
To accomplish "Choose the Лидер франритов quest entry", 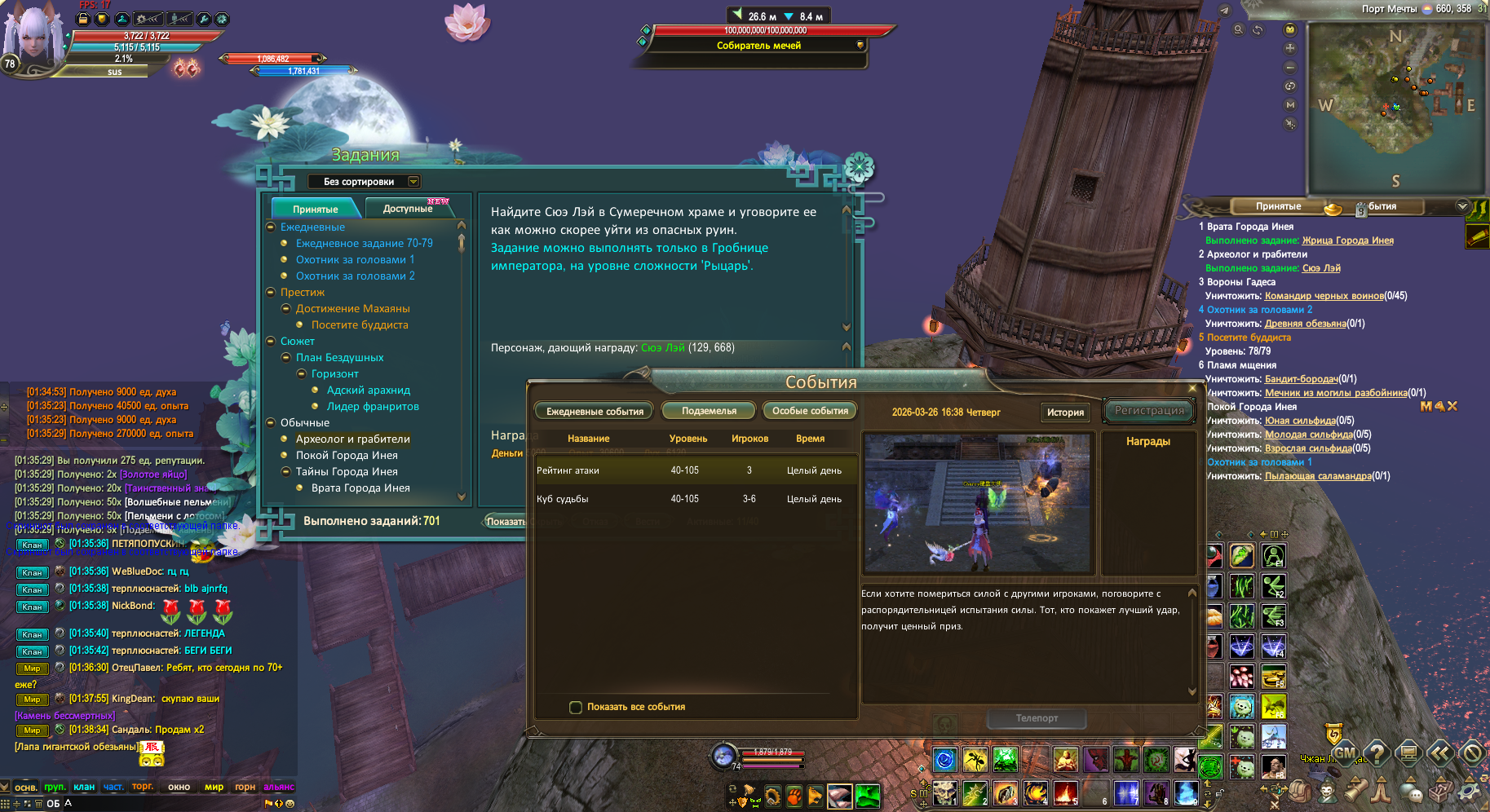I will (373, 406).
